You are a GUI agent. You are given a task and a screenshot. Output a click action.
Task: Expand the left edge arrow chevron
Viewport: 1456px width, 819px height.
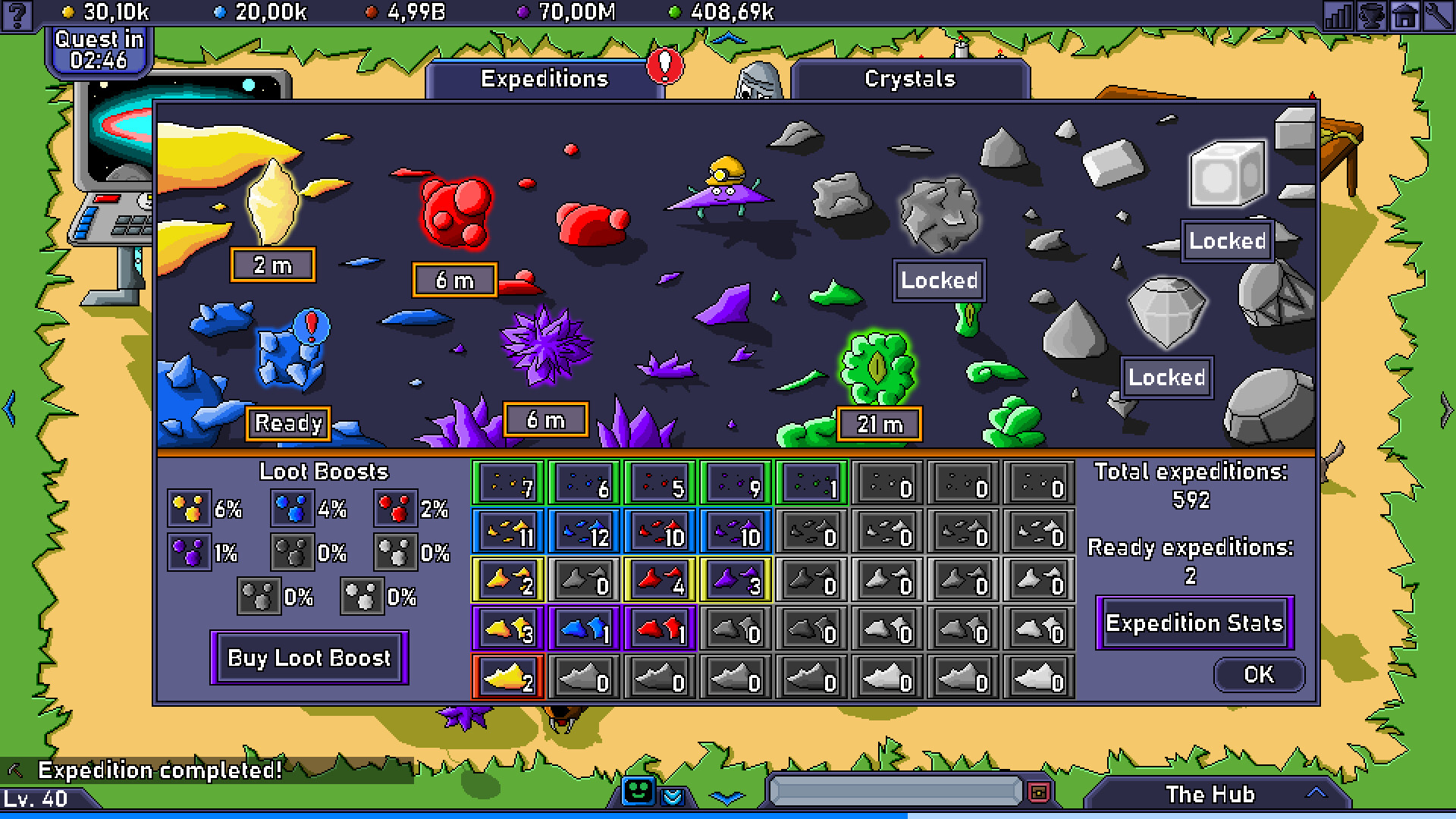(10, 409)
